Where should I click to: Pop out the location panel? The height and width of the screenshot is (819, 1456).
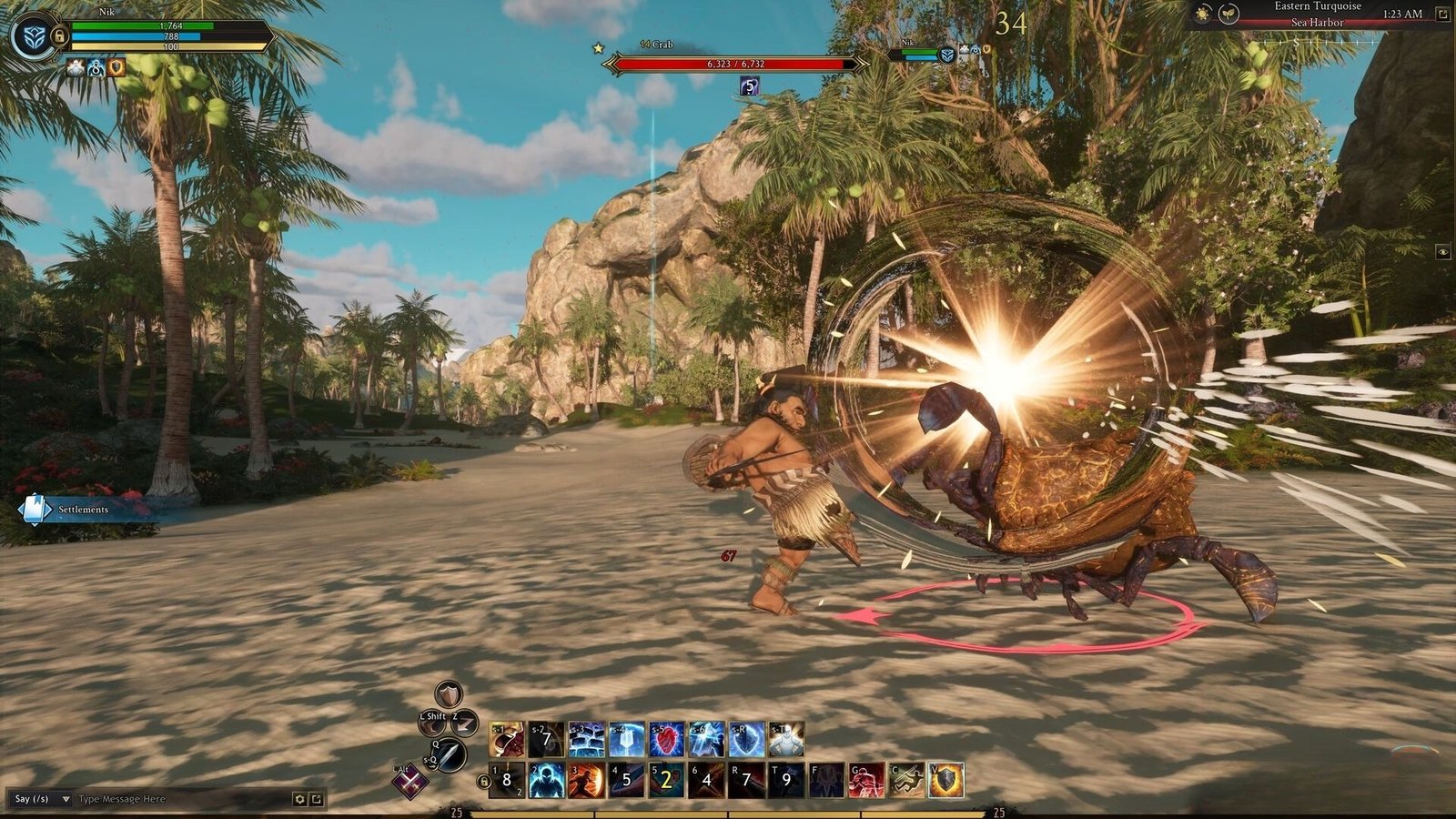click(x=1442, y=14)
